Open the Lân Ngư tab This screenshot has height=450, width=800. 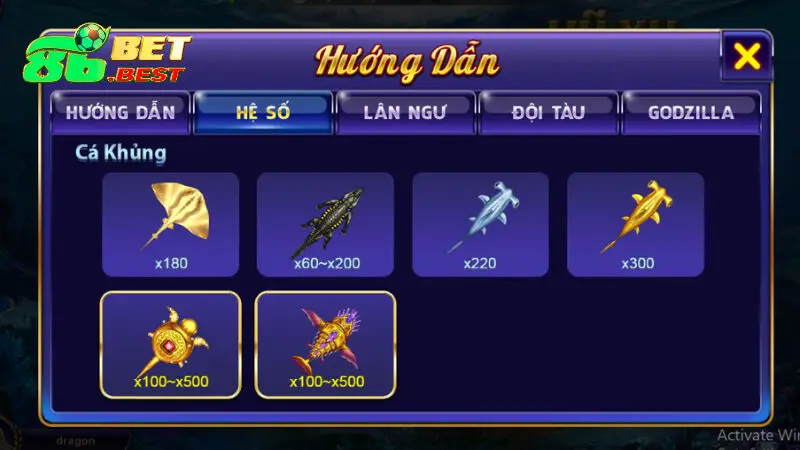[x=405, y=111]
